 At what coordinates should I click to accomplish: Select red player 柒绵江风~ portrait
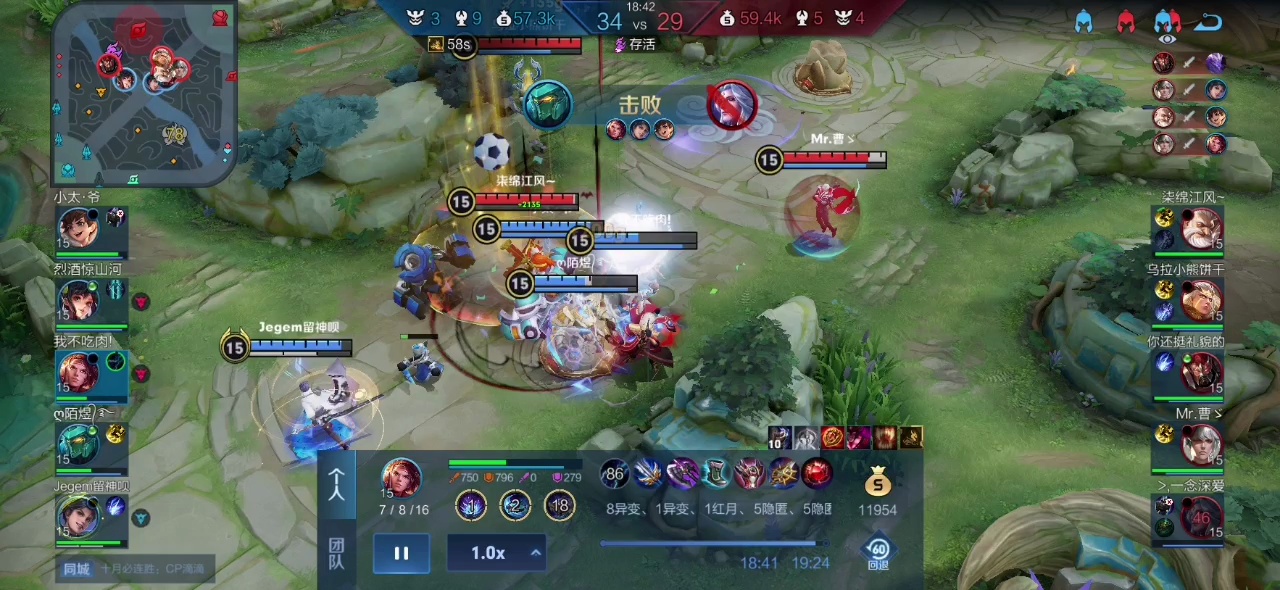(1201, 229)
